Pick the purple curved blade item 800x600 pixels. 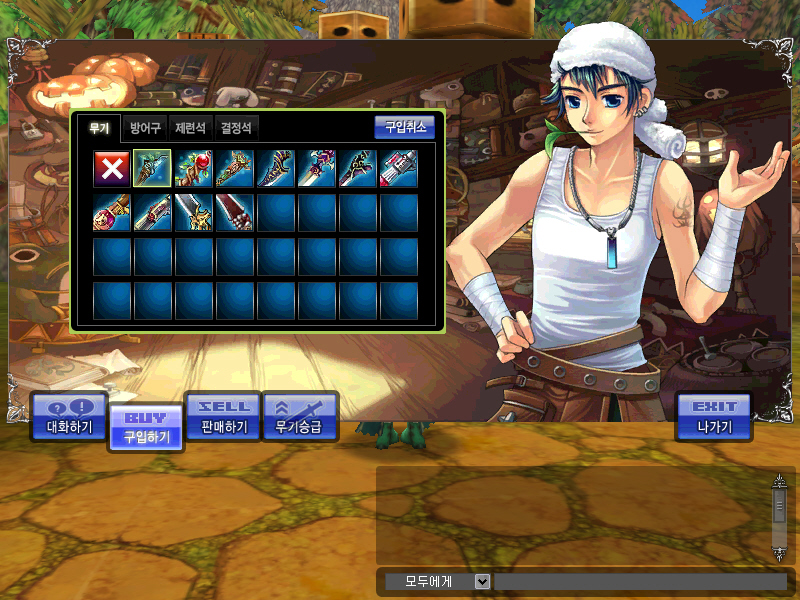[x=275, y=168]
